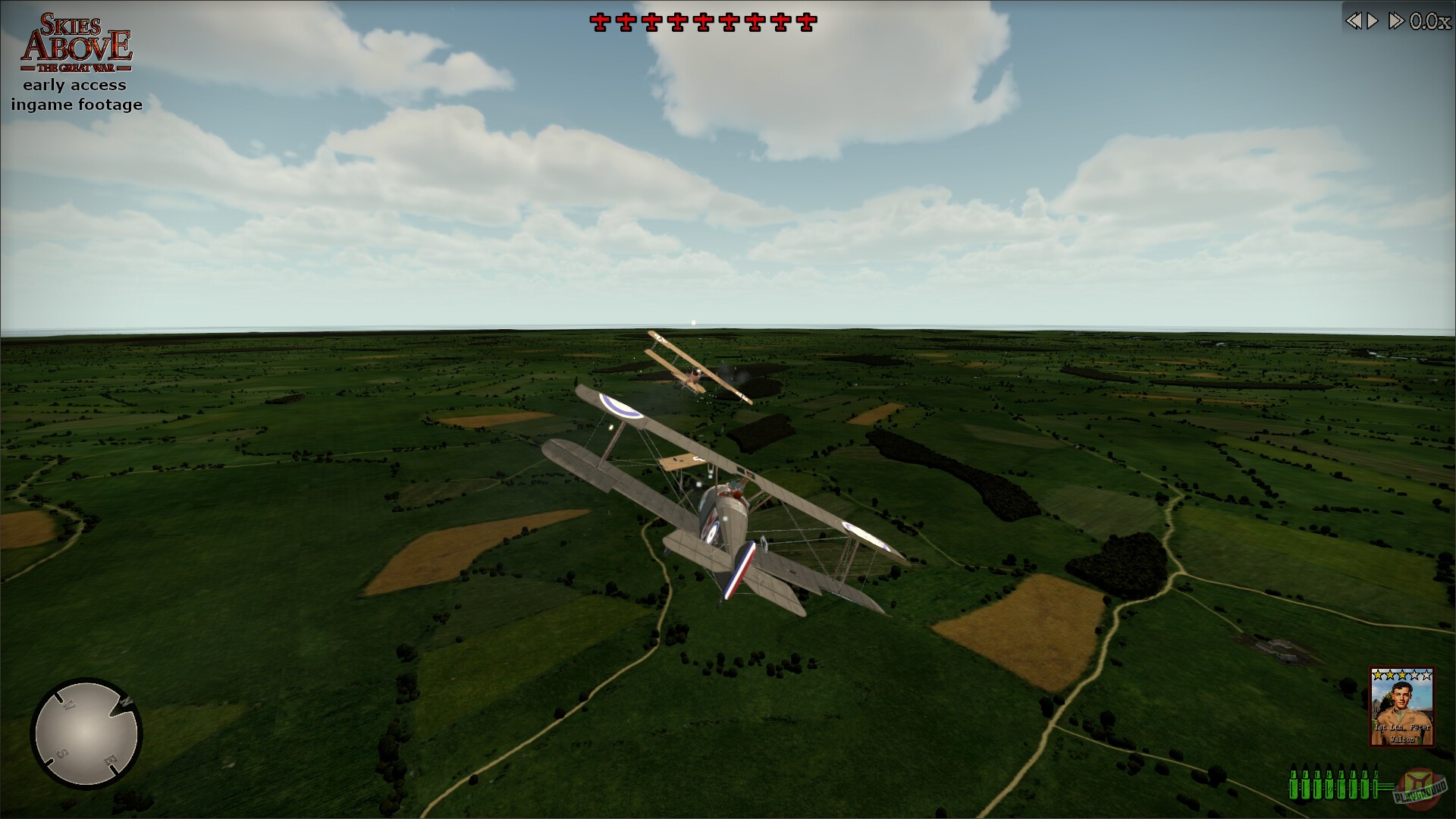The height and width of the screenshot is (819, 1456).
Task: Select the early access label
Action: click(75, 85)
